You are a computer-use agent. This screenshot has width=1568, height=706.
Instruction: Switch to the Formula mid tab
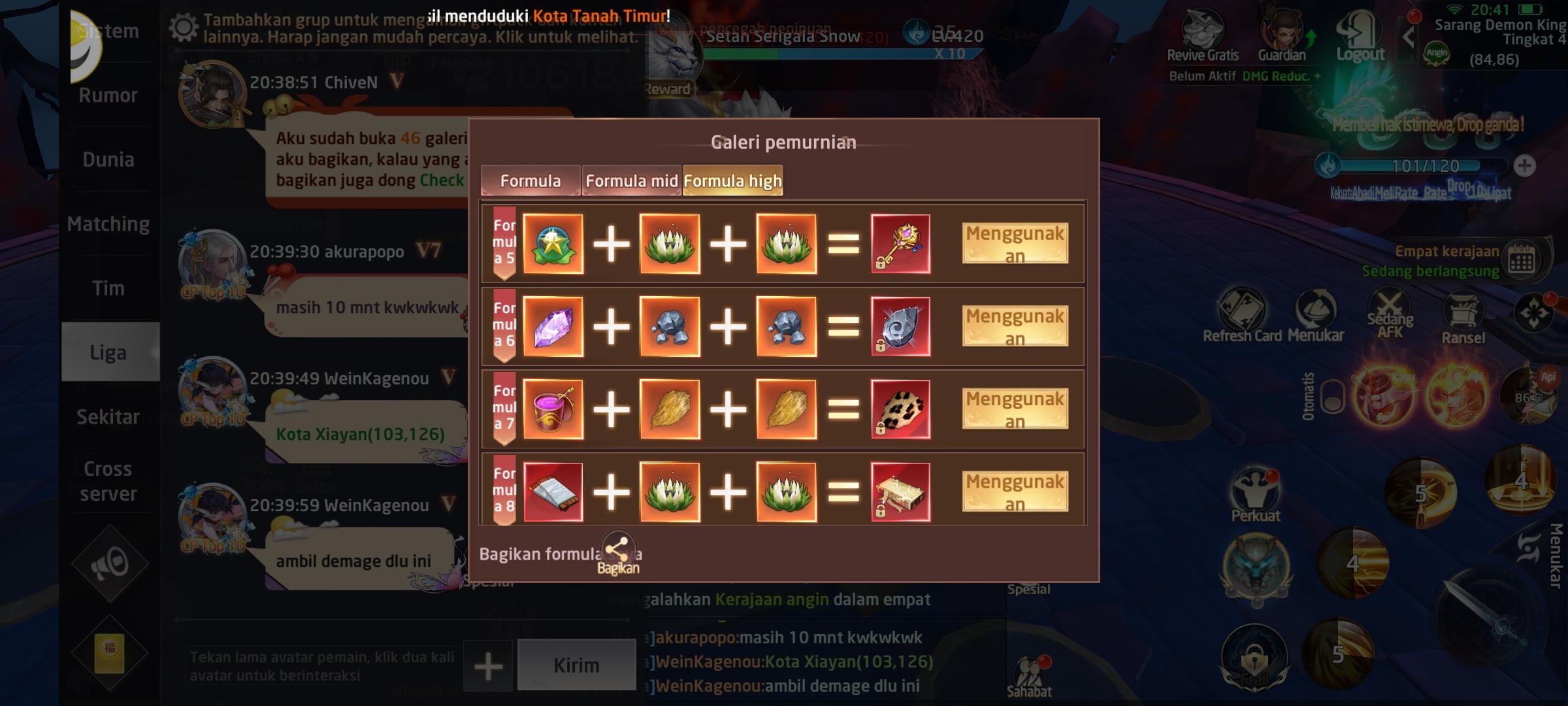[631, 180]
